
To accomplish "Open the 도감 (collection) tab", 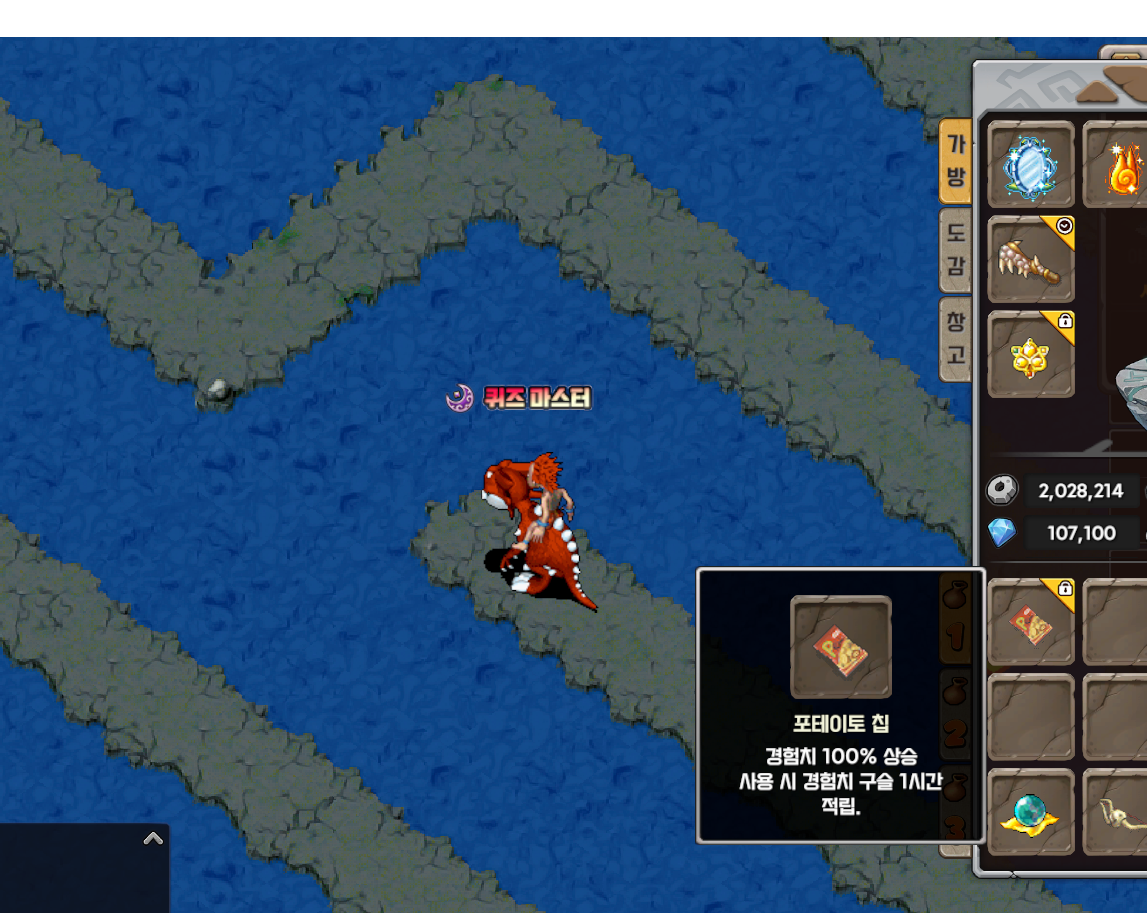I will [x=957, y=250].
